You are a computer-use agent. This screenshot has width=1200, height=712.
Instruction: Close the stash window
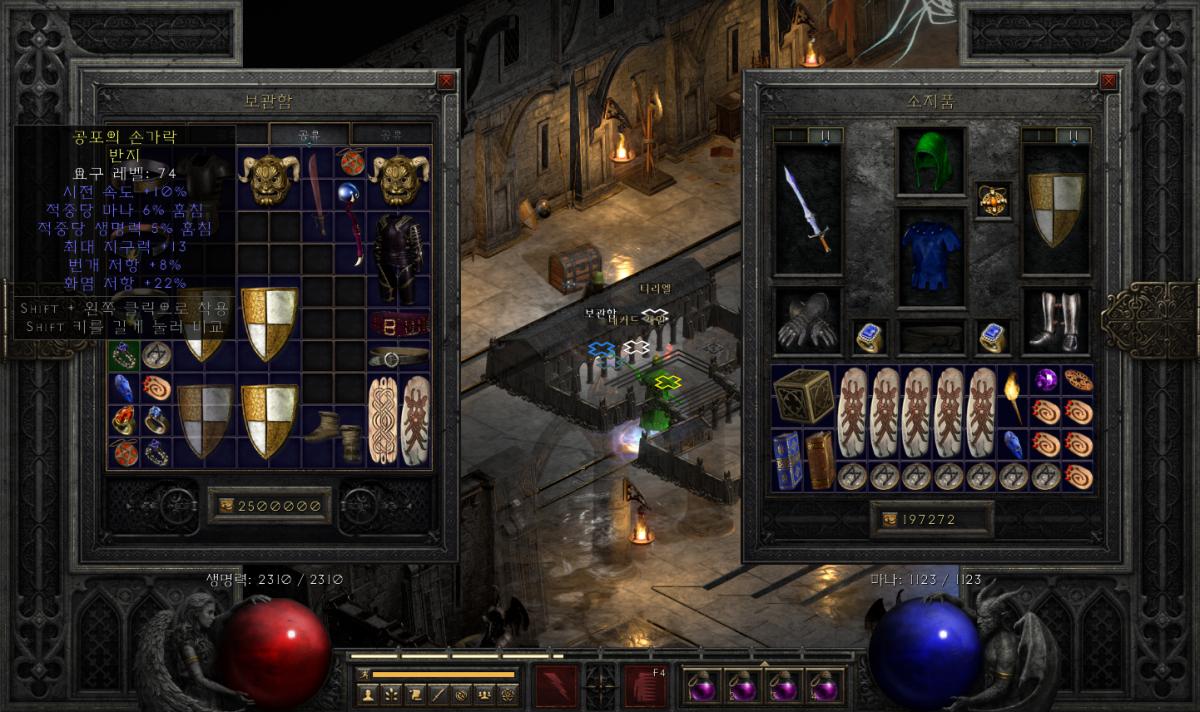click(x=446, y=81)
